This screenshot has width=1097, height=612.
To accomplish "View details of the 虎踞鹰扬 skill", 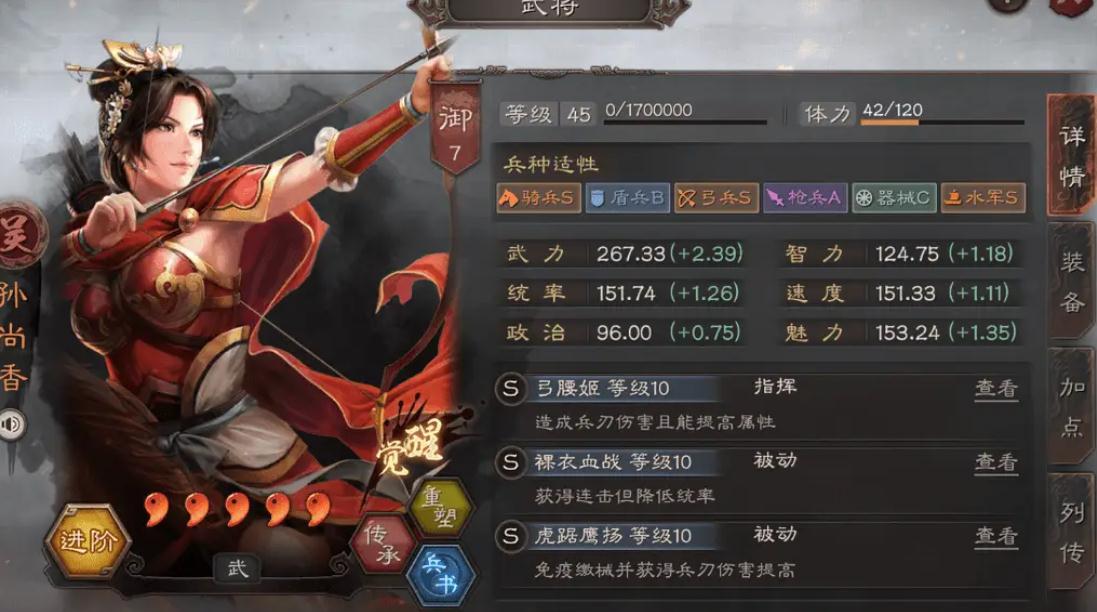I will point(996,537).
